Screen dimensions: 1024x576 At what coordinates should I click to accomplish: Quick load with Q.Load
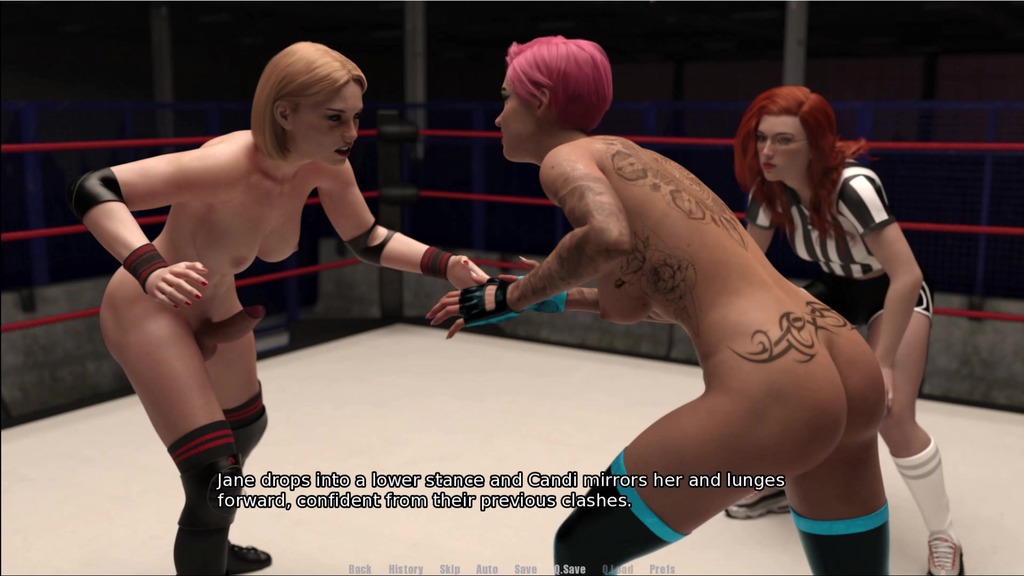tap(618, 569)
